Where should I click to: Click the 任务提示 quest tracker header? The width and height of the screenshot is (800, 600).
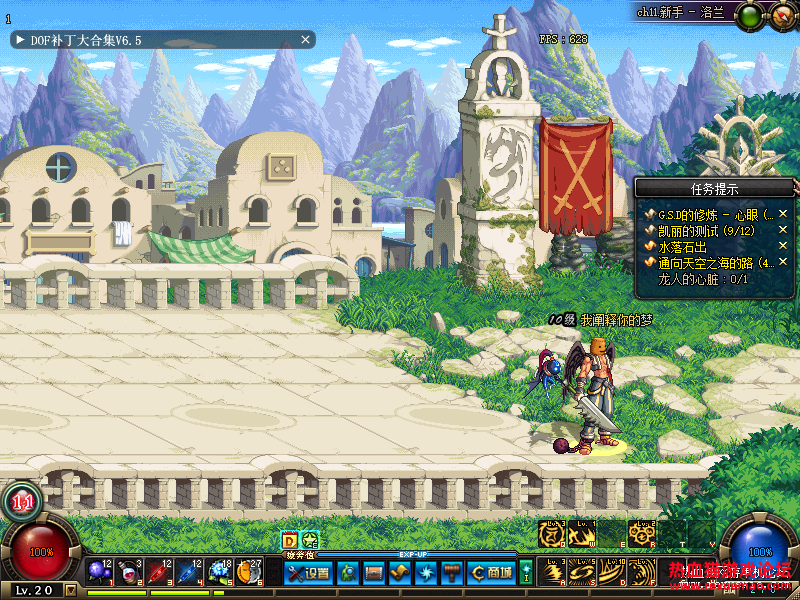tap(714, 188)
